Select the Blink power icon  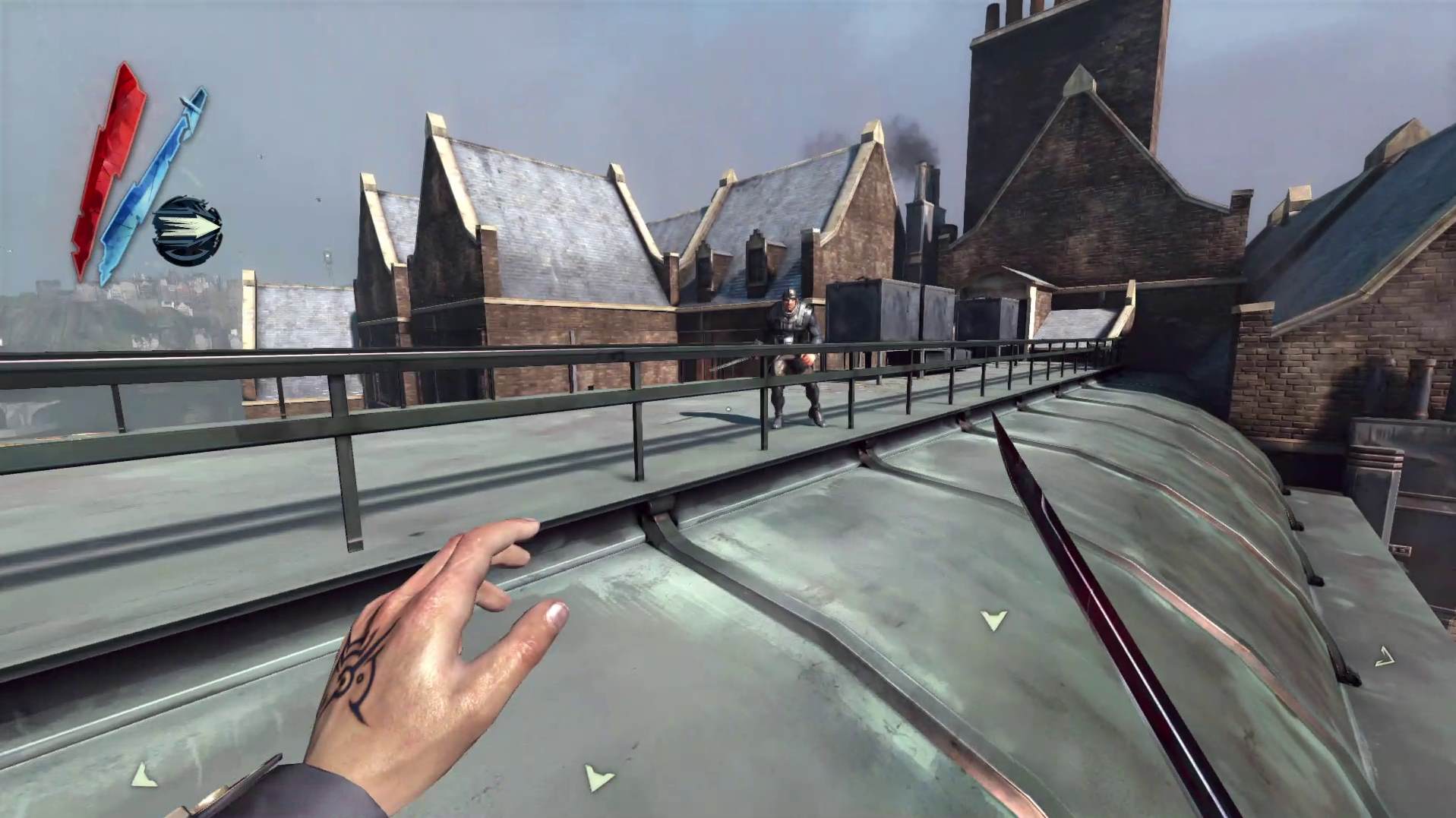coord(187,226)
